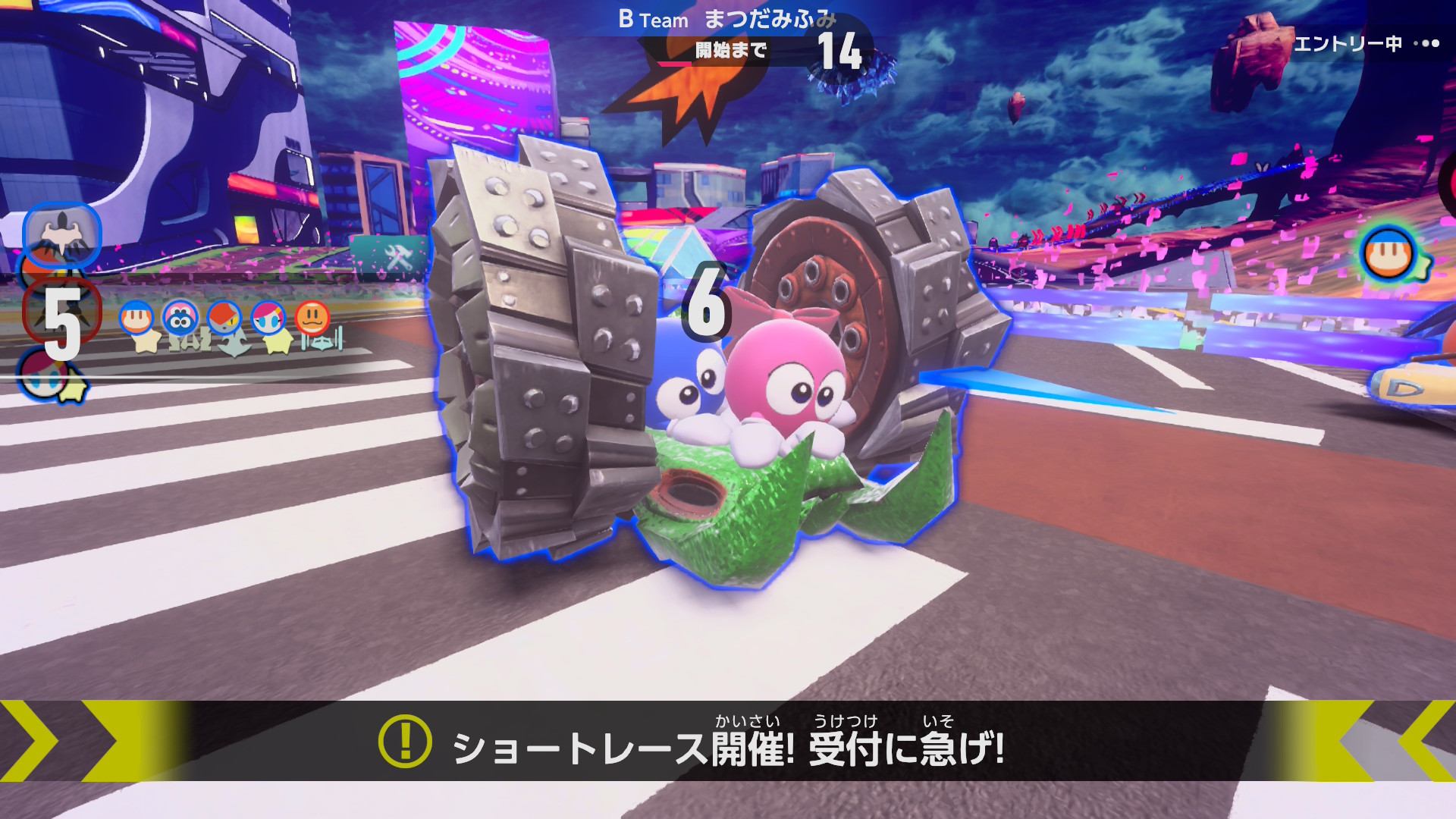The height and width of the screenshot is (819, 1456).
Task: Select Gooey's blue portrait in the roster row
Action: (x=180, y=318)
